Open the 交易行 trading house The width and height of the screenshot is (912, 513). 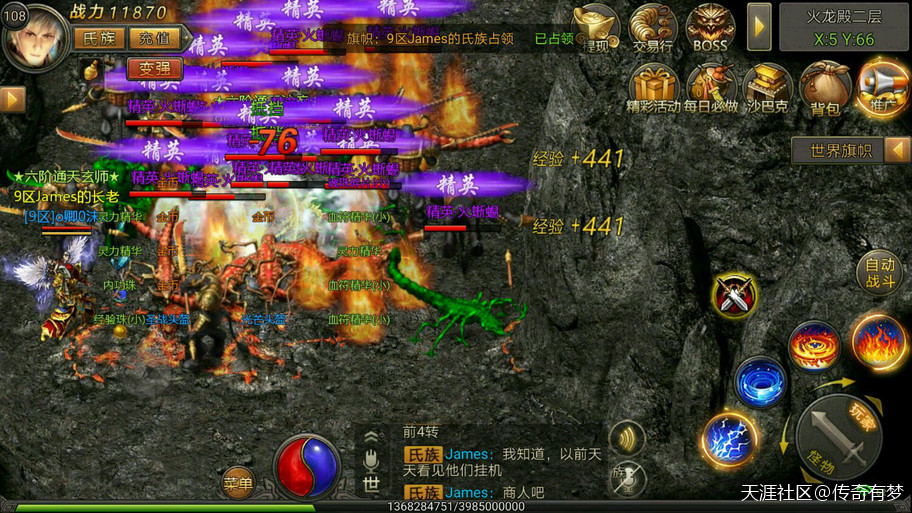(x=653, y=27)
